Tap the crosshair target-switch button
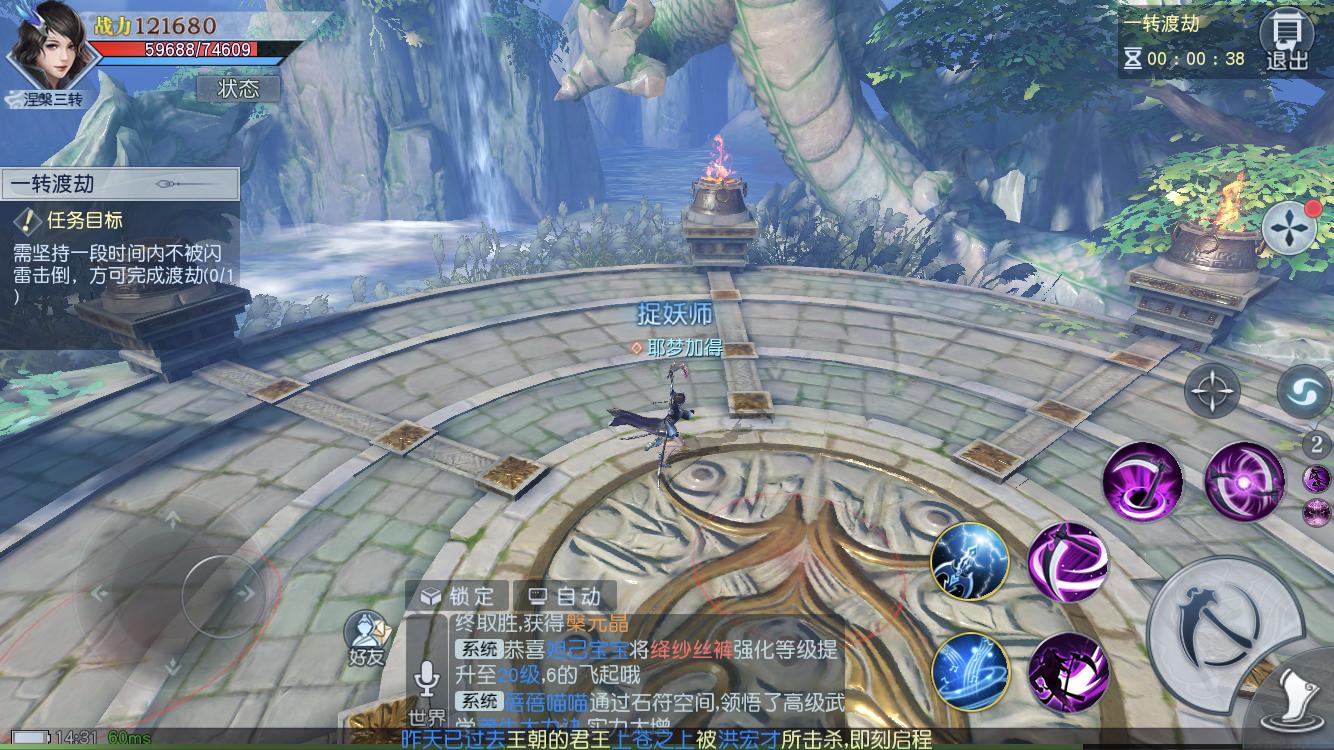Image resolution: width=1334 pixels, height=750 pixels. coord(1212,391)
